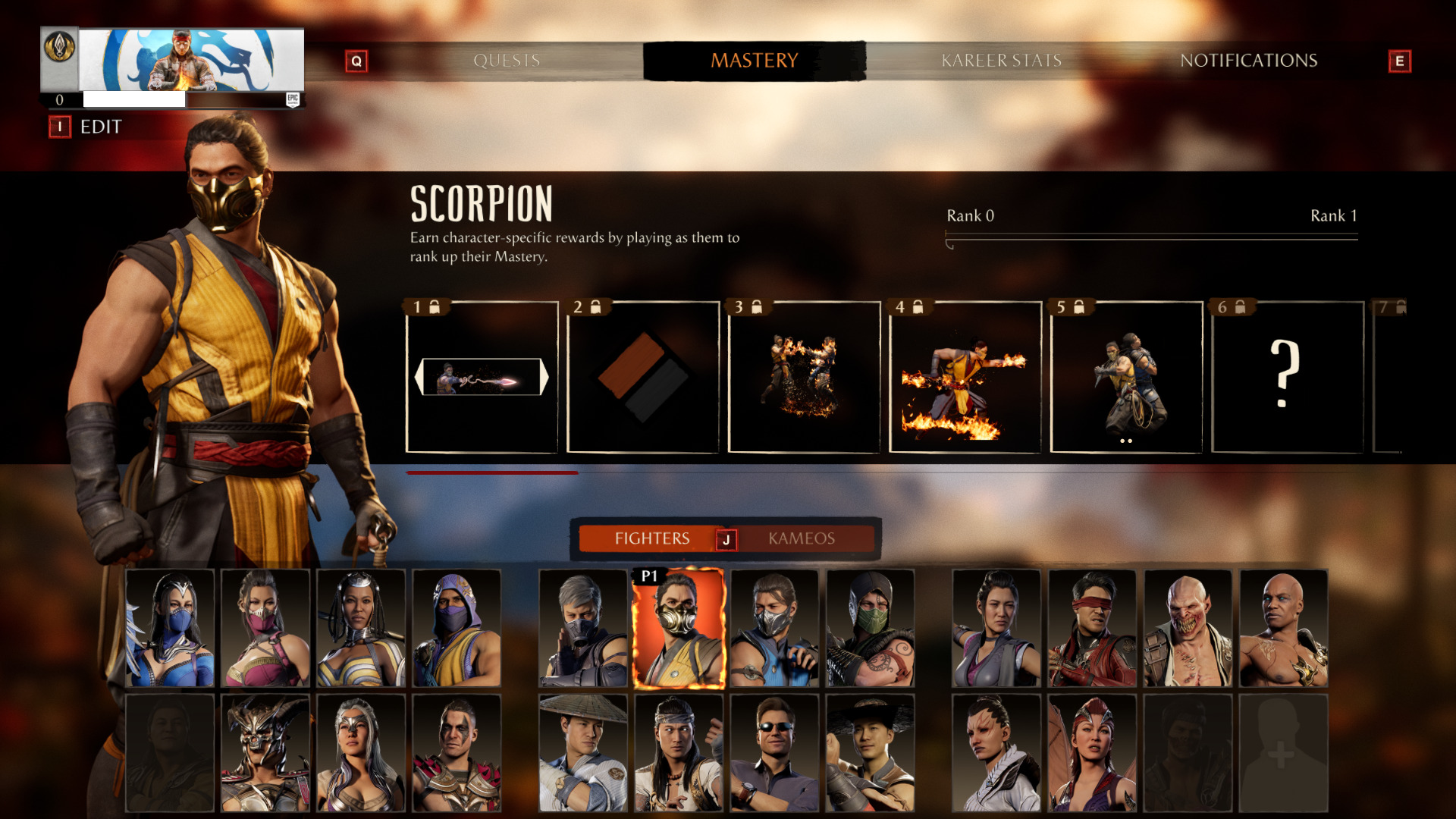The width and height of the screenshot is (1456, 819).
Task: Switch to the Quests tab
Action: click(507, 61)
